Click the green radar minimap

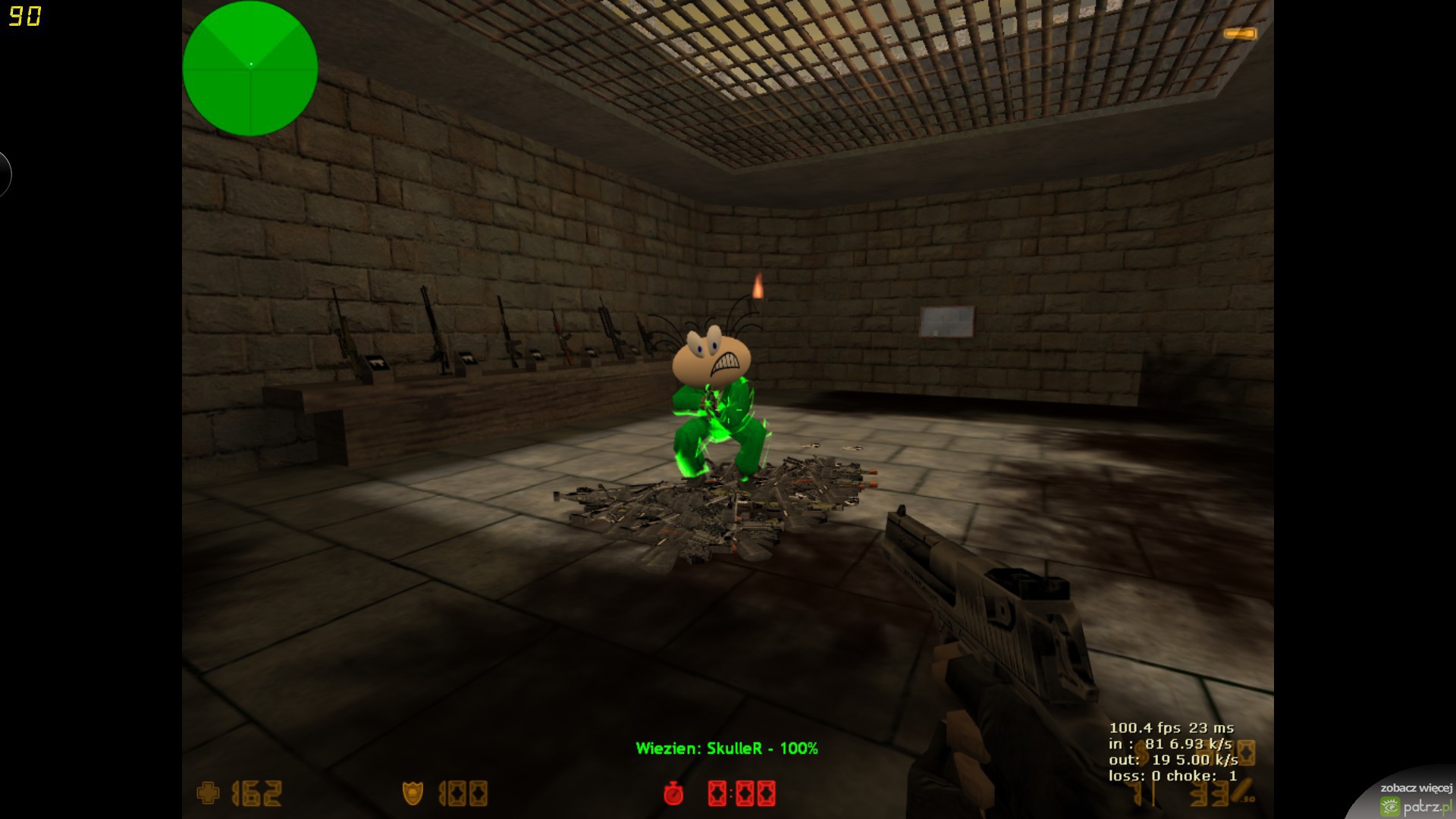pyautogui.click(x=250, y=68)
